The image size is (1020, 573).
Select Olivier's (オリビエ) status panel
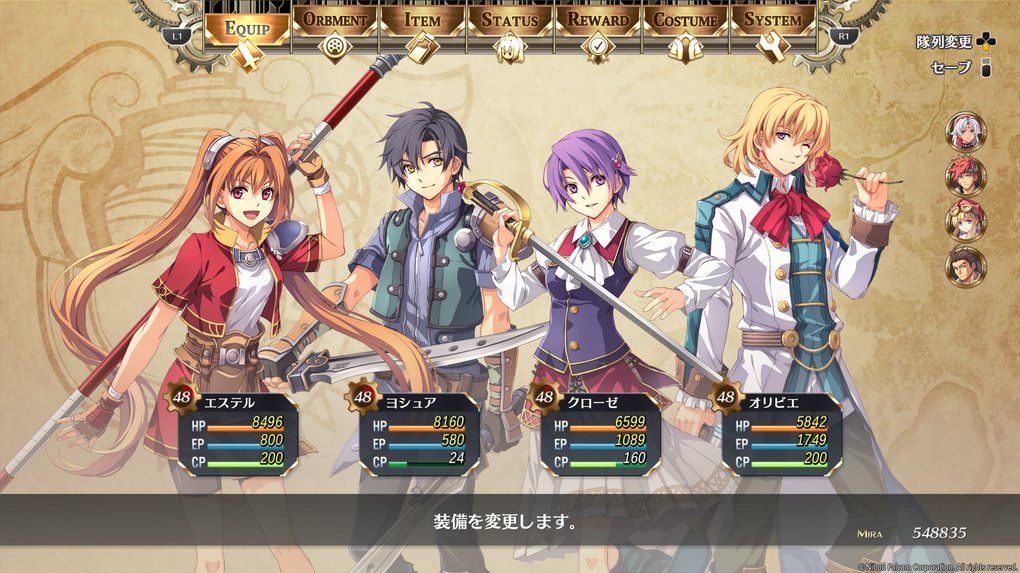point(779,430)
